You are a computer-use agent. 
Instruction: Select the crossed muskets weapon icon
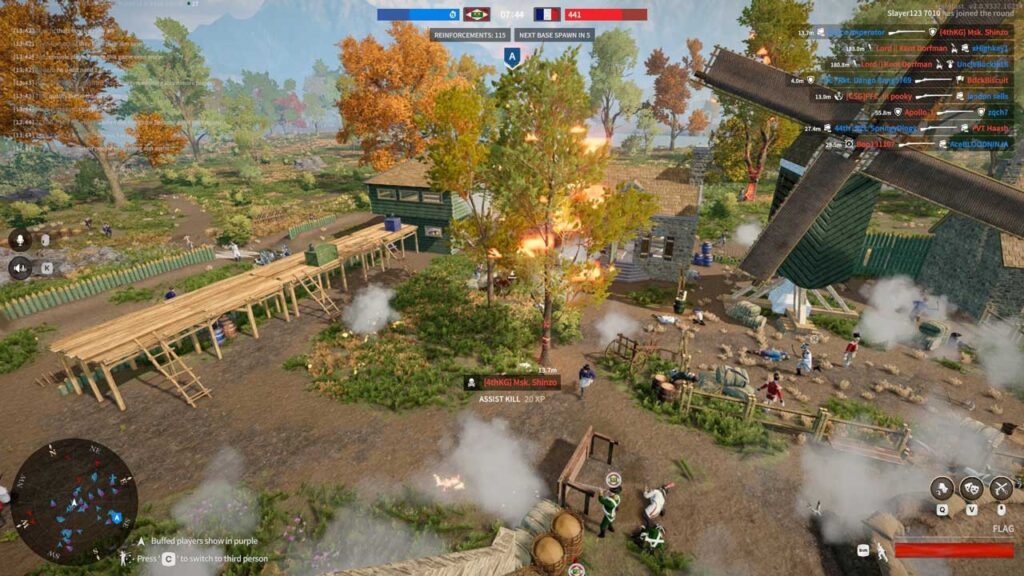[x=1000, y=488]
